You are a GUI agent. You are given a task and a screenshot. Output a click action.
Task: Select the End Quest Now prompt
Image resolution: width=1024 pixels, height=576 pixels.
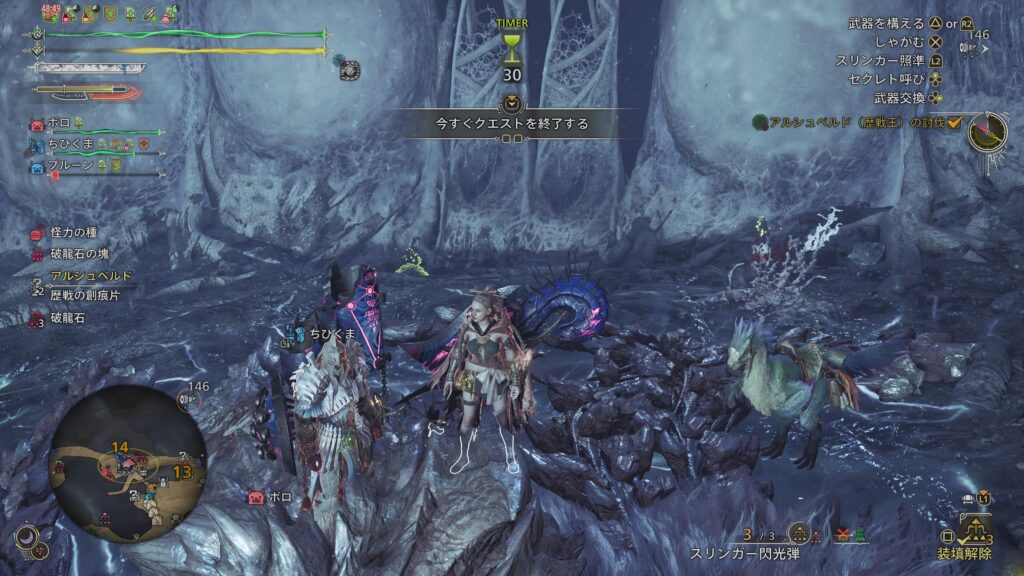pos(511,124)
